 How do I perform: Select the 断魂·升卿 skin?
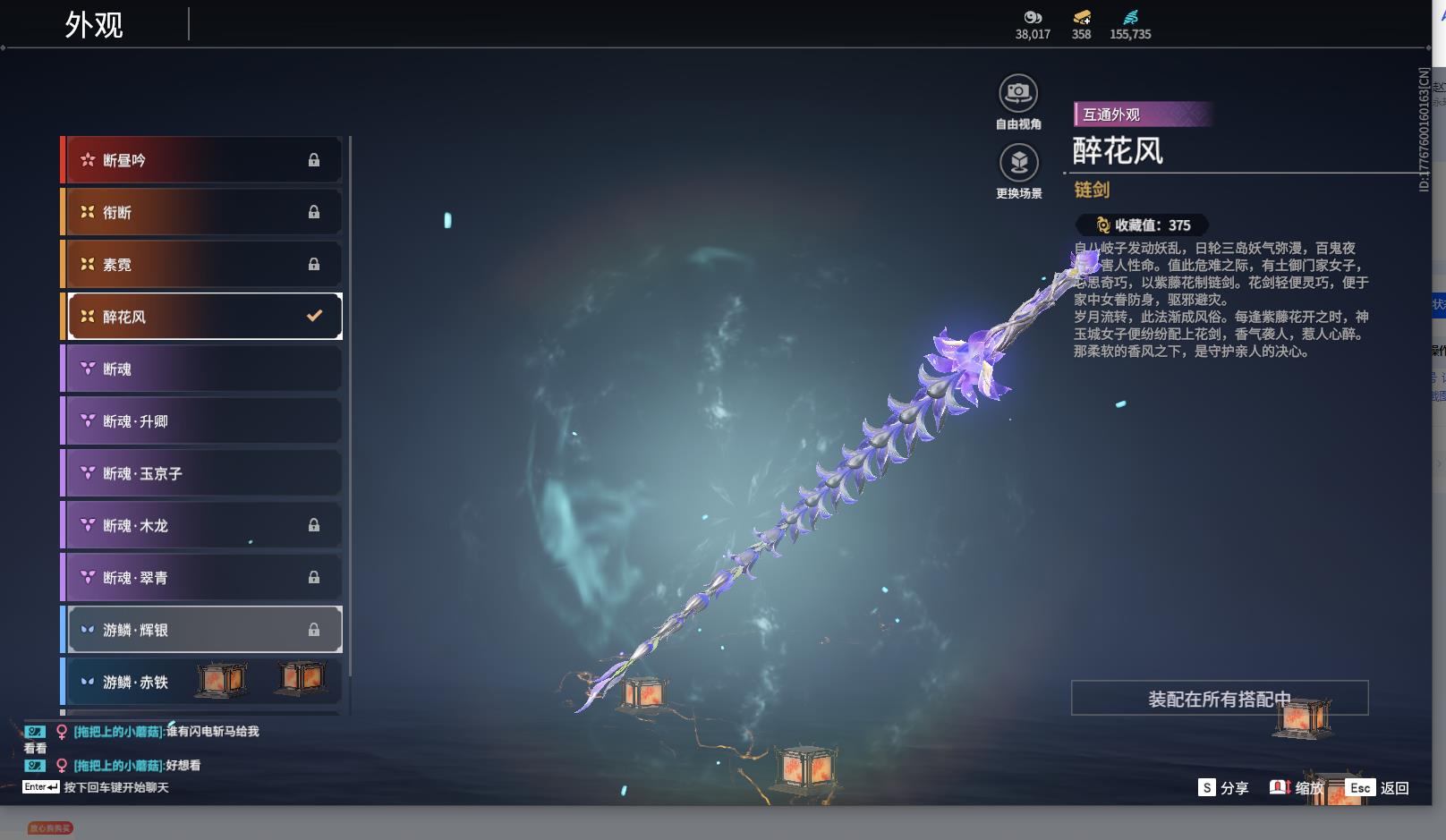[x=203, y=421]
